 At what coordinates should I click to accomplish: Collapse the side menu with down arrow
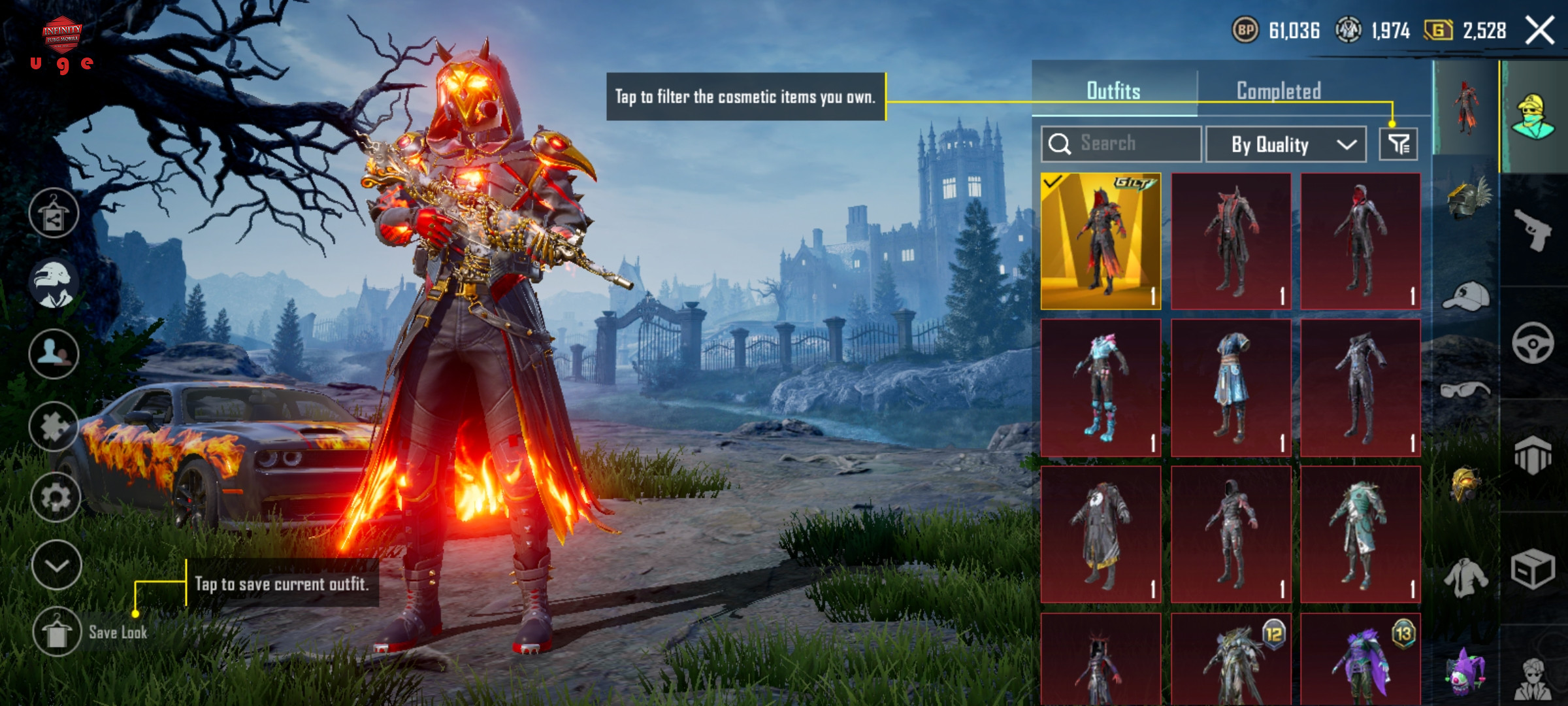click(56, 565)
